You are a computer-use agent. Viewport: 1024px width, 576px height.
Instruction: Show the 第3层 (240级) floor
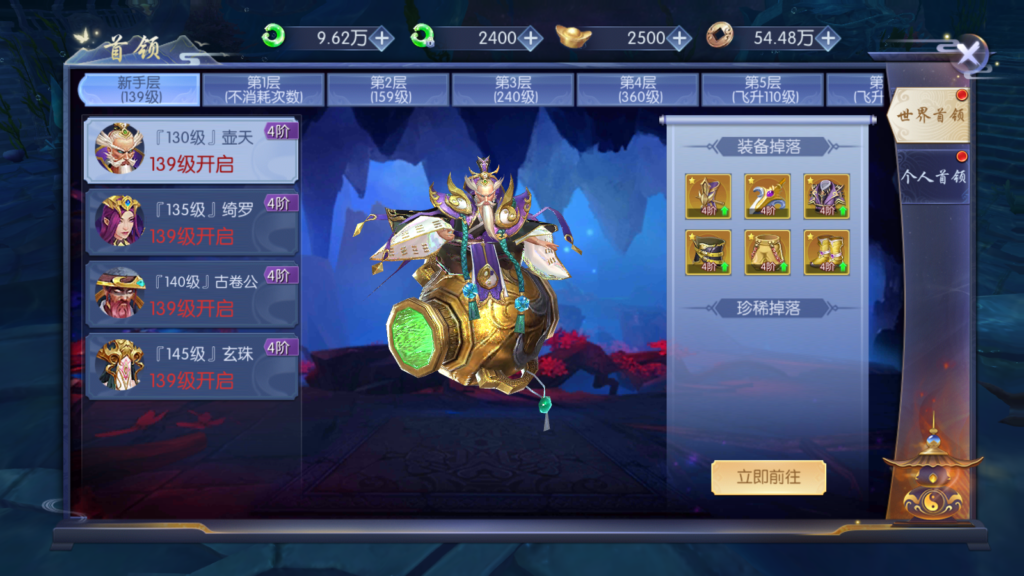point(514,90)
